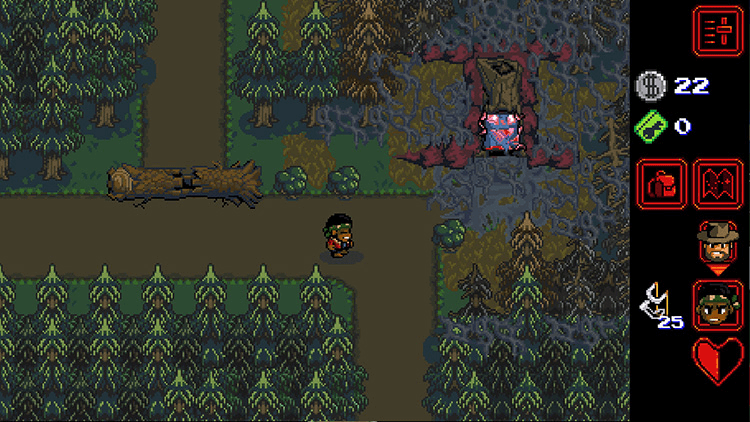Viewport: 750px width, 422px height.
Task: Open the folded map screen
Action: 718,184
